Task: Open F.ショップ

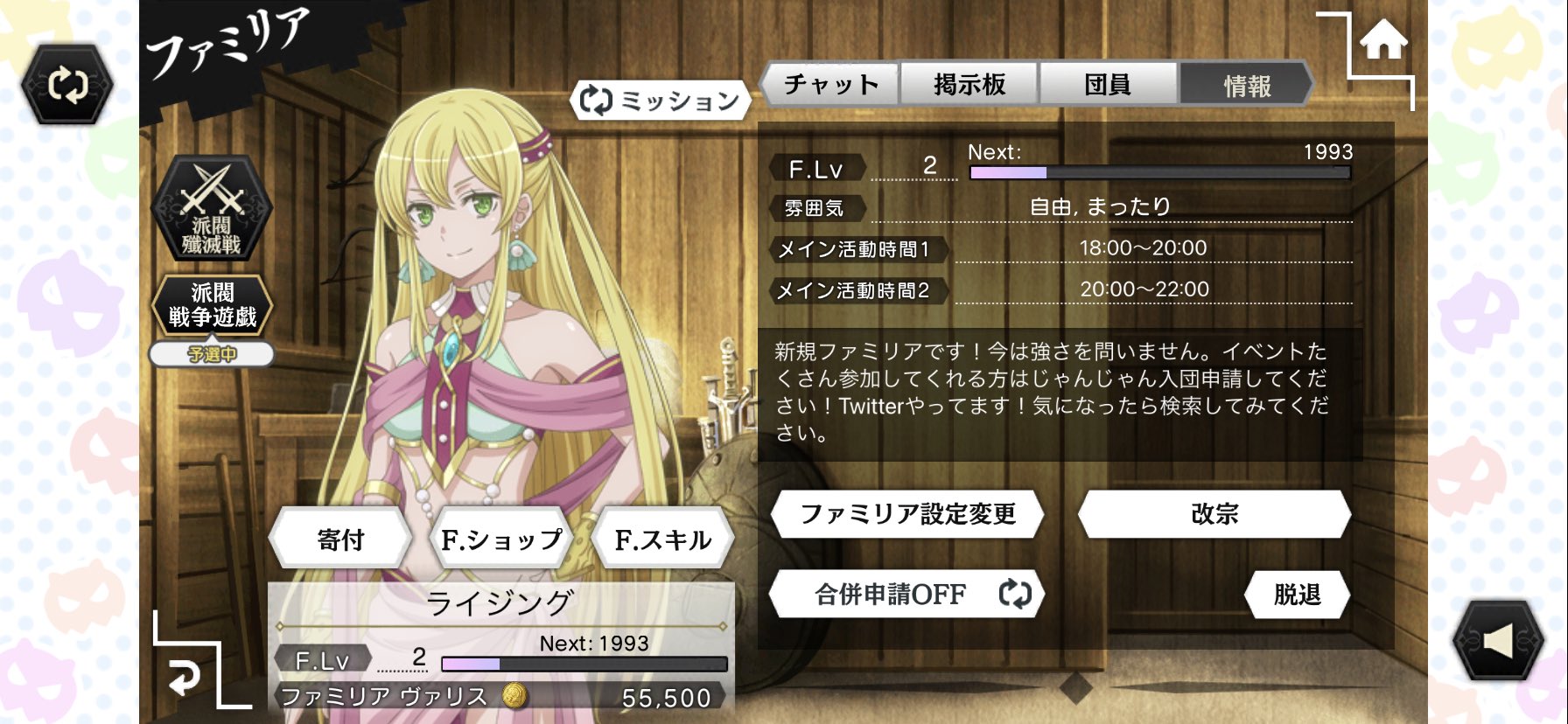Action: [x=501, y=540]
